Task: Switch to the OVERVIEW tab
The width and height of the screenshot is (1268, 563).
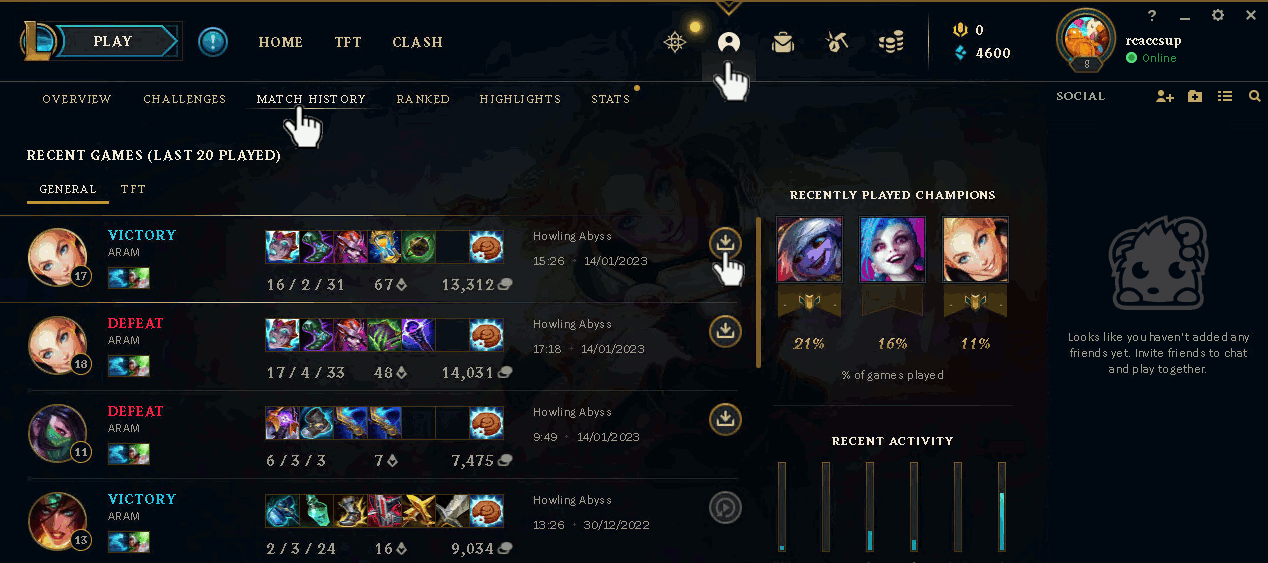Action: click(77, 99)
